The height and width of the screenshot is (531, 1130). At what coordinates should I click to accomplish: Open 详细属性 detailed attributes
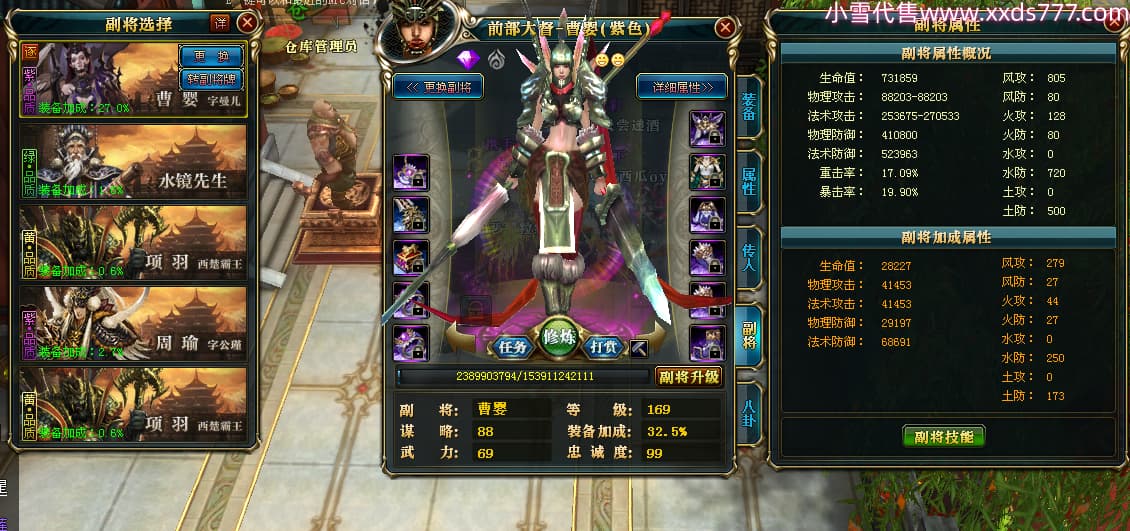pyautogui.click(x=681, y=87)
